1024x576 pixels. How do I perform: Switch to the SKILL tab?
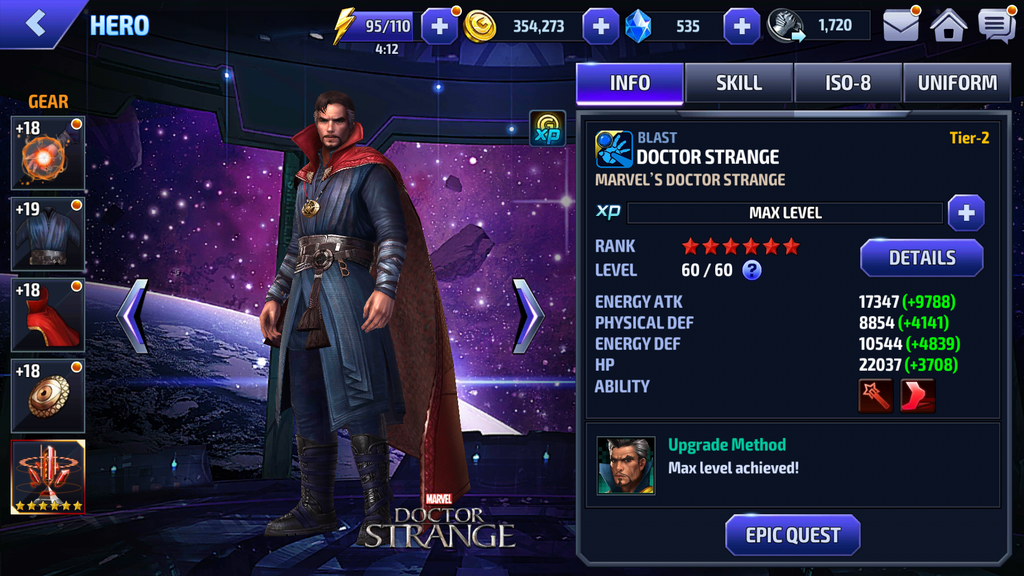coord(739,83)
